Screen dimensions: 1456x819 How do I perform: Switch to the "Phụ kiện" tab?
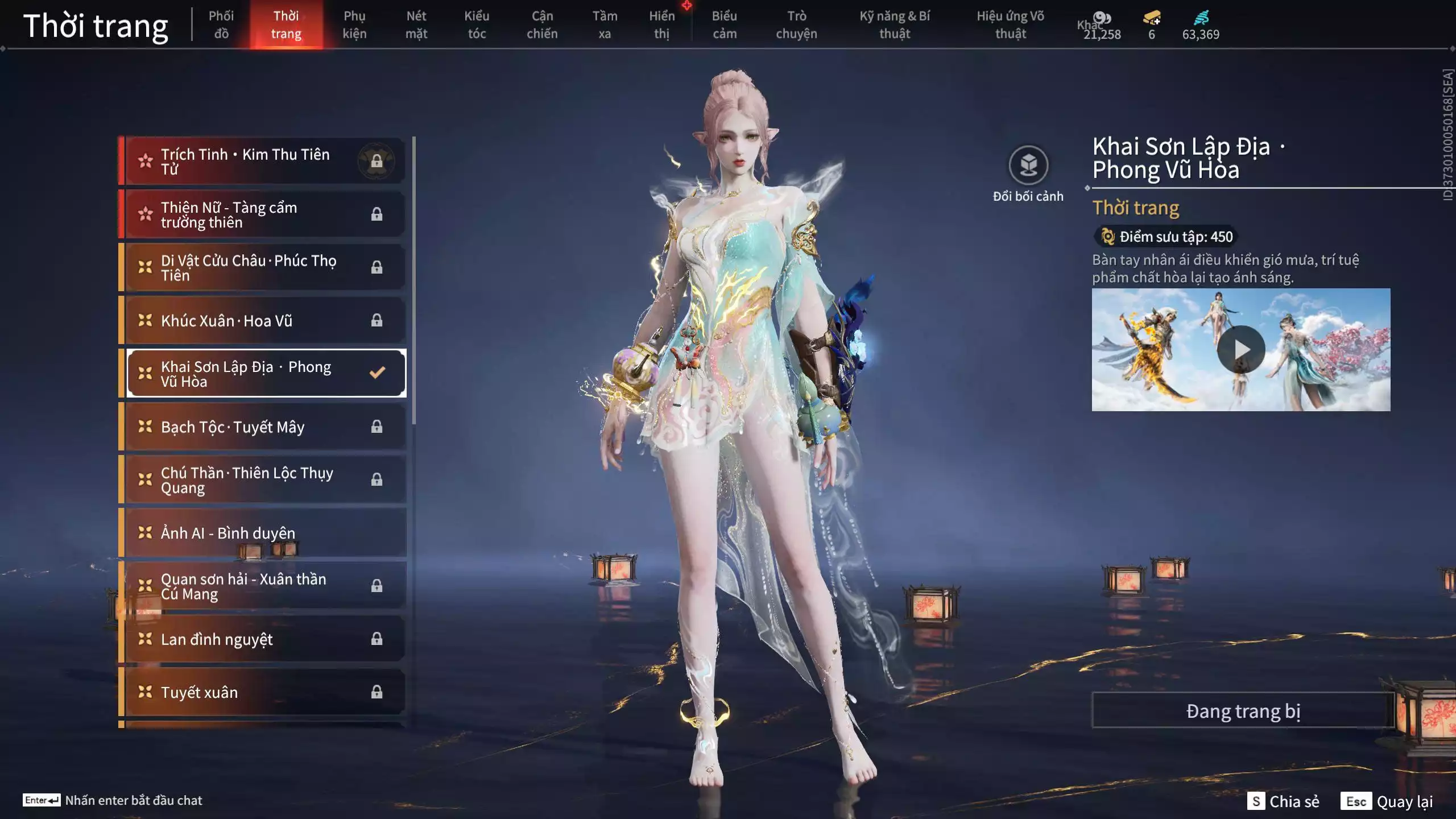coord(354,25)
